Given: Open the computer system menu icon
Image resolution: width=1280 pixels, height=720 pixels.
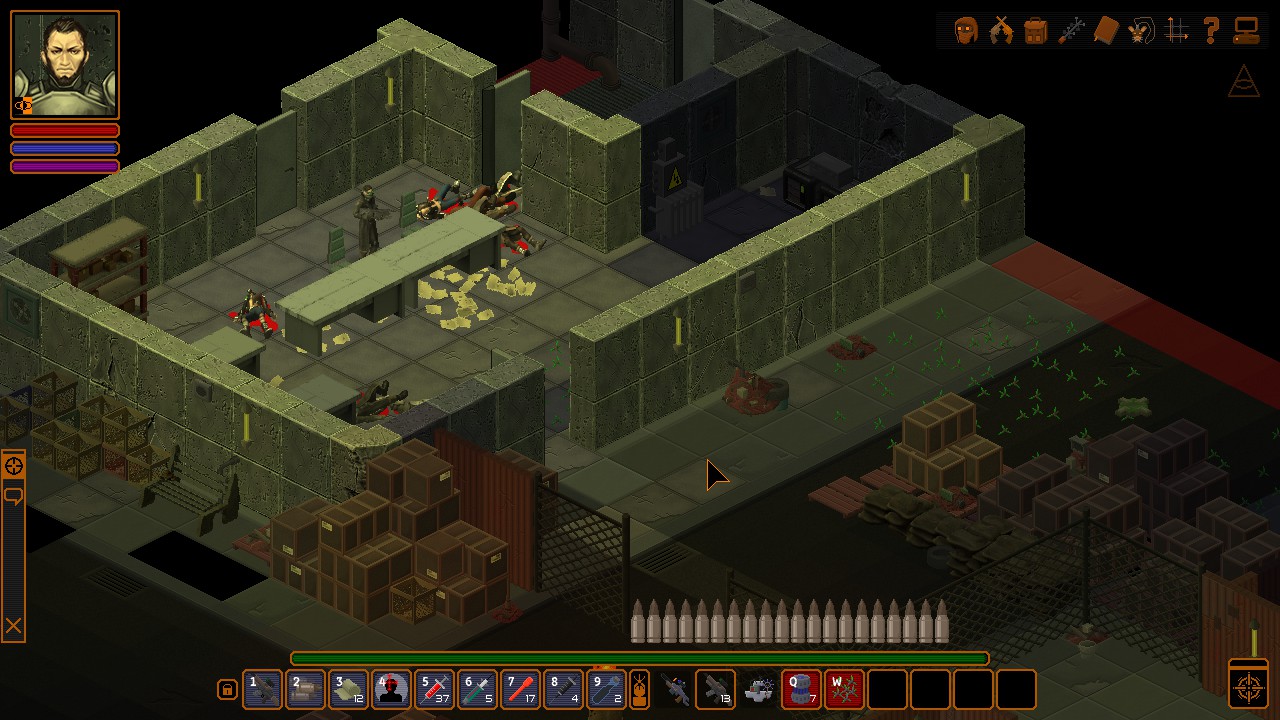Looking at the screenshot, I should click(1246, 31).
